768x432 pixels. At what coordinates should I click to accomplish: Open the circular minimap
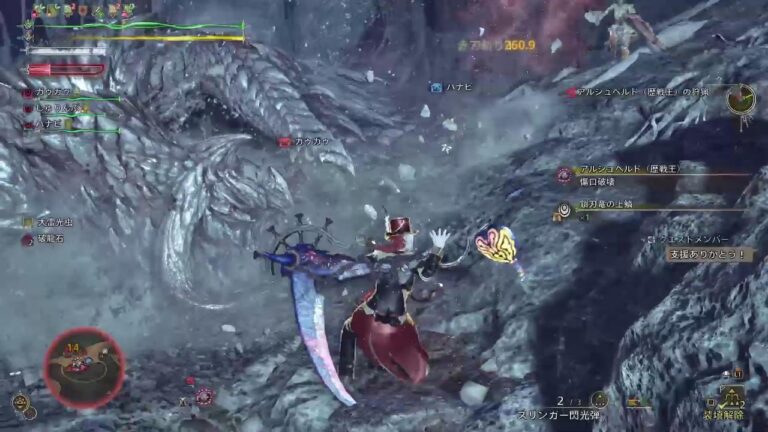(x=84, y=367)
